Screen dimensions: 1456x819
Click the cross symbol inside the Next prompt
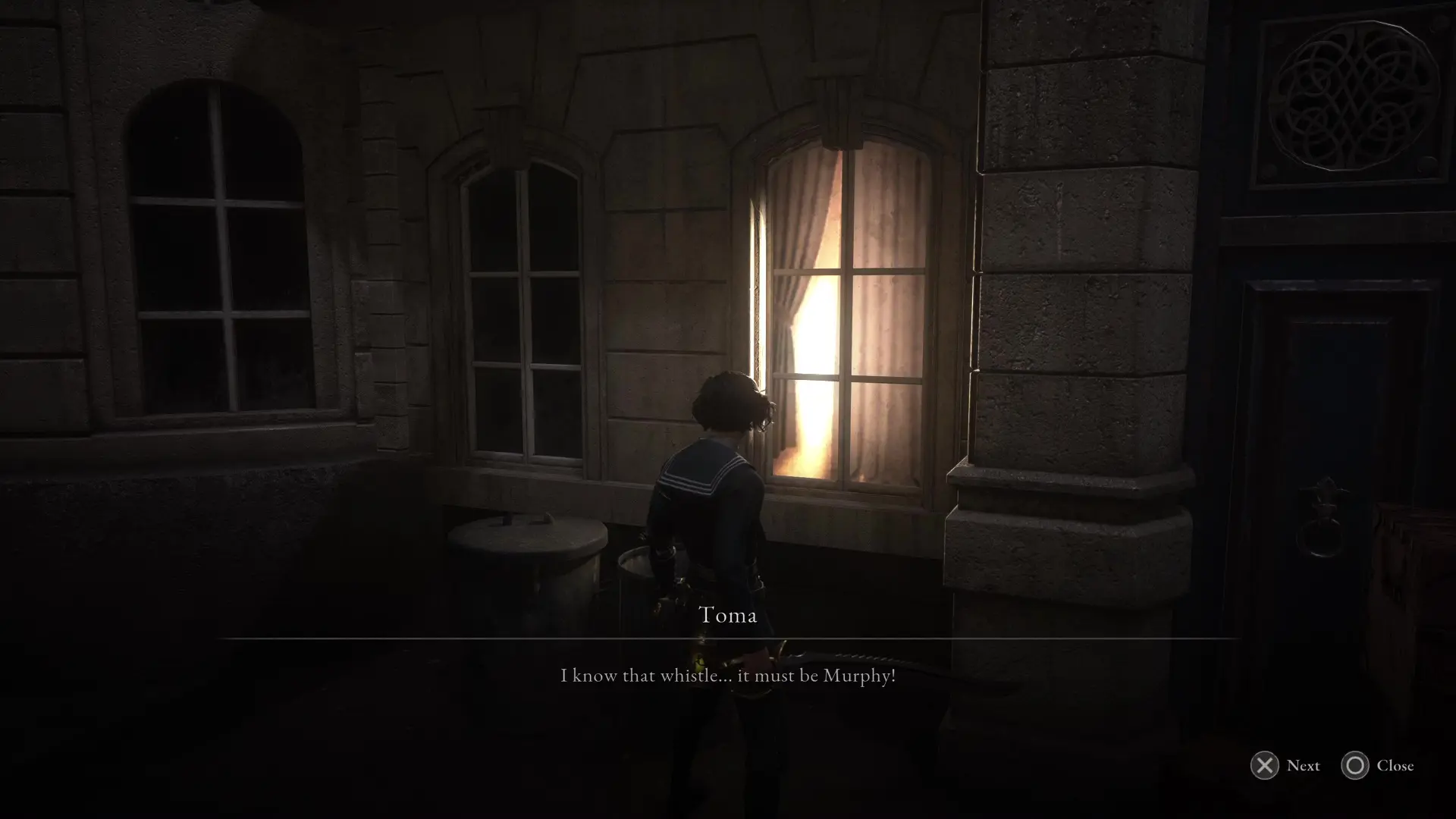coord(1263,766)
